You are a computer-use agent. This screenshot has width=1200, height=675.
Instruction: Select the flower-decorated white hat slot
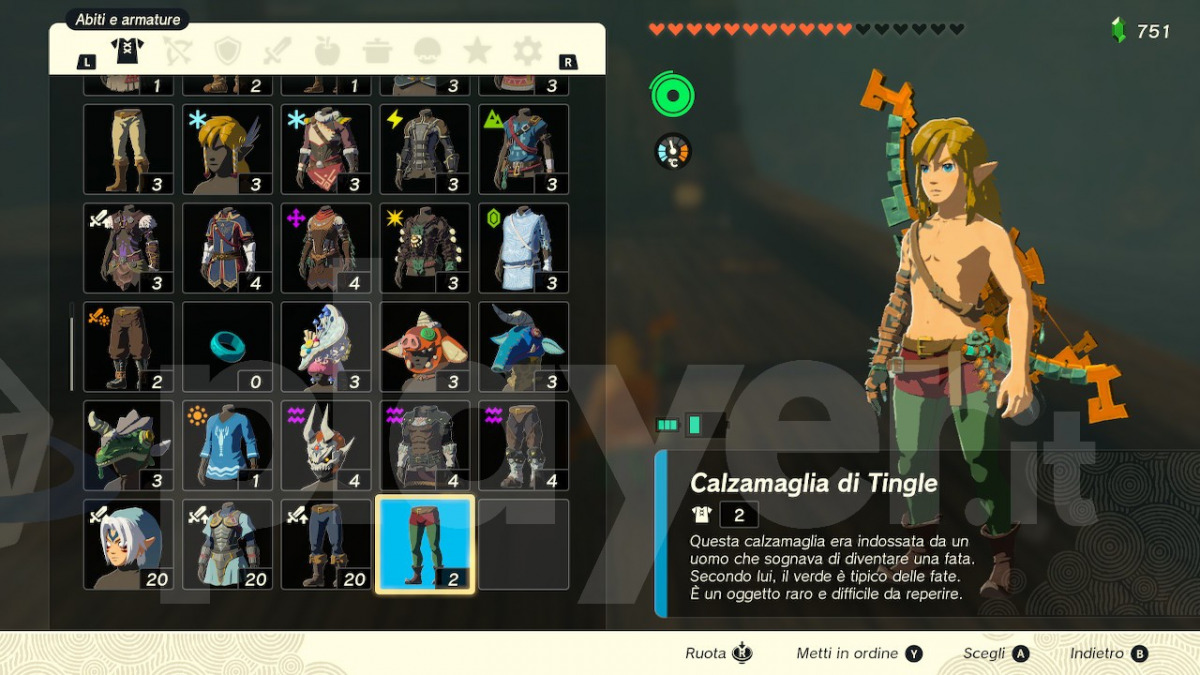[x=326, y=347]
